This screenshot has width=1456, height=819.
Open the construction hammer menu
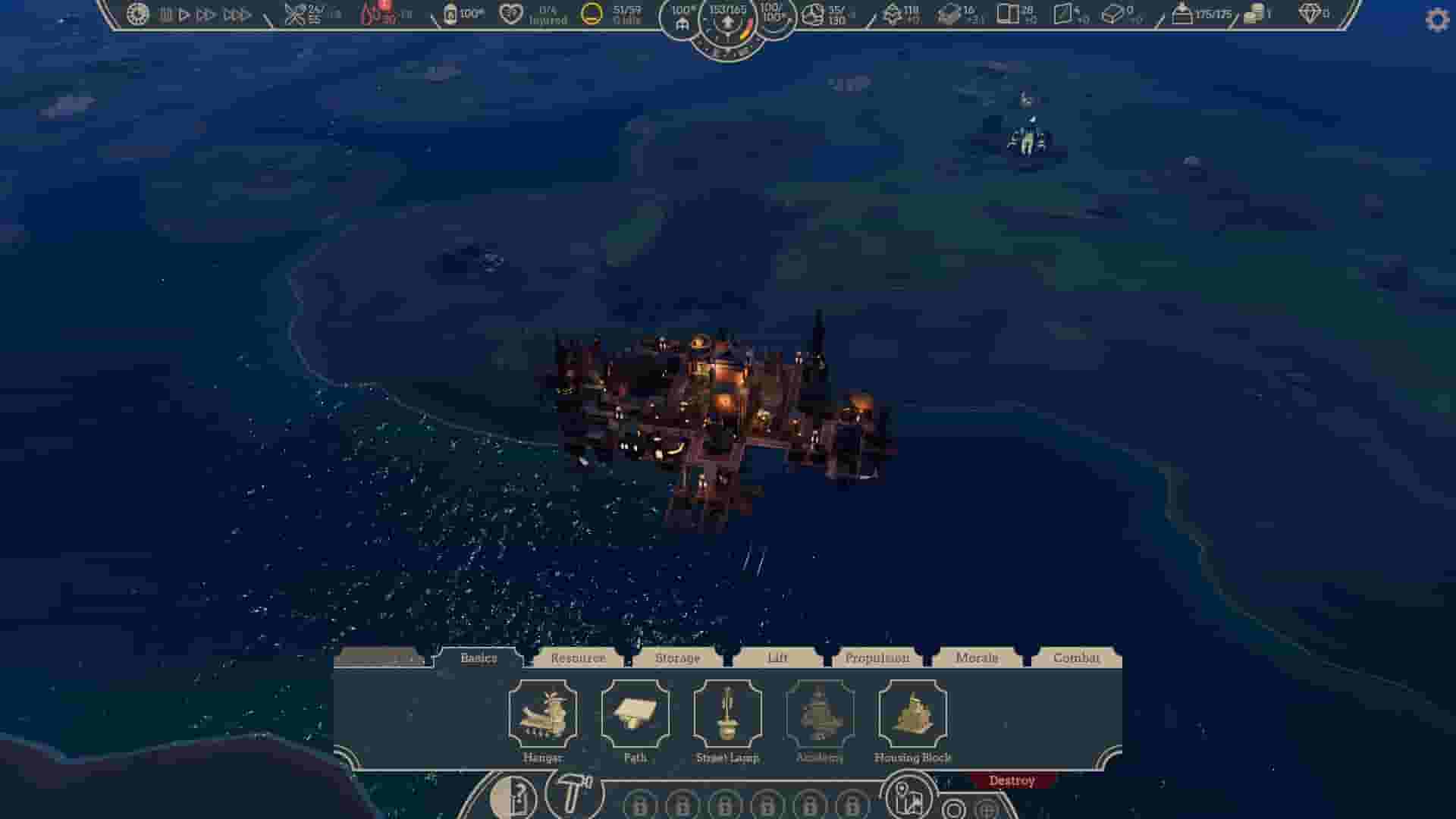pos(574,795)
